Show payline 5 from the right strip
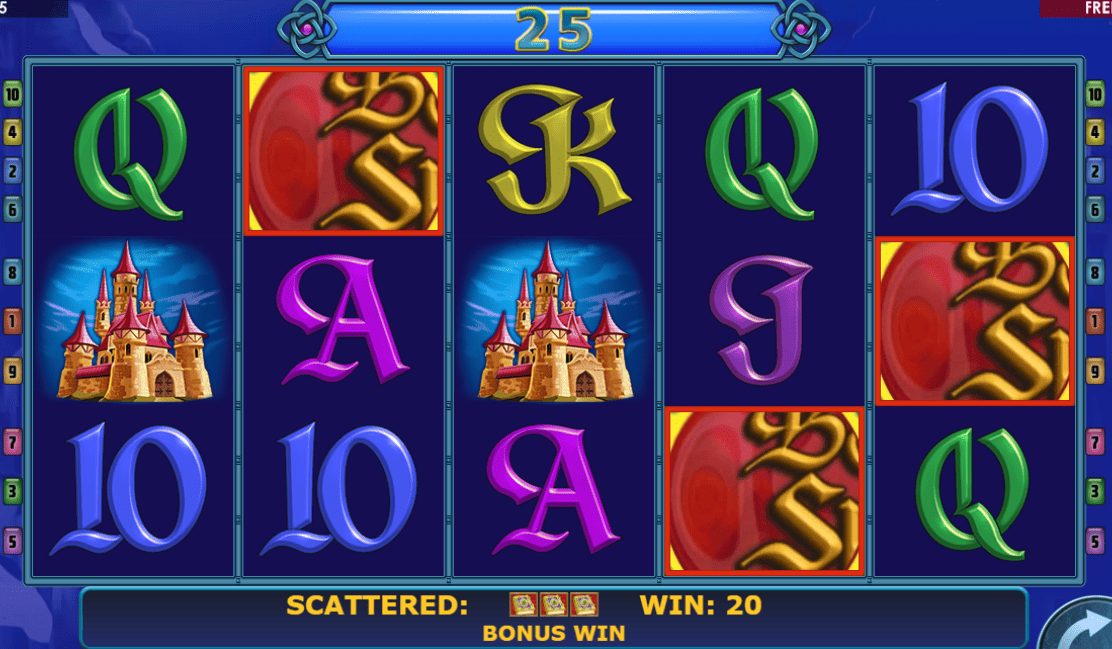1112x649 pixels. (x=1095, y=542)
